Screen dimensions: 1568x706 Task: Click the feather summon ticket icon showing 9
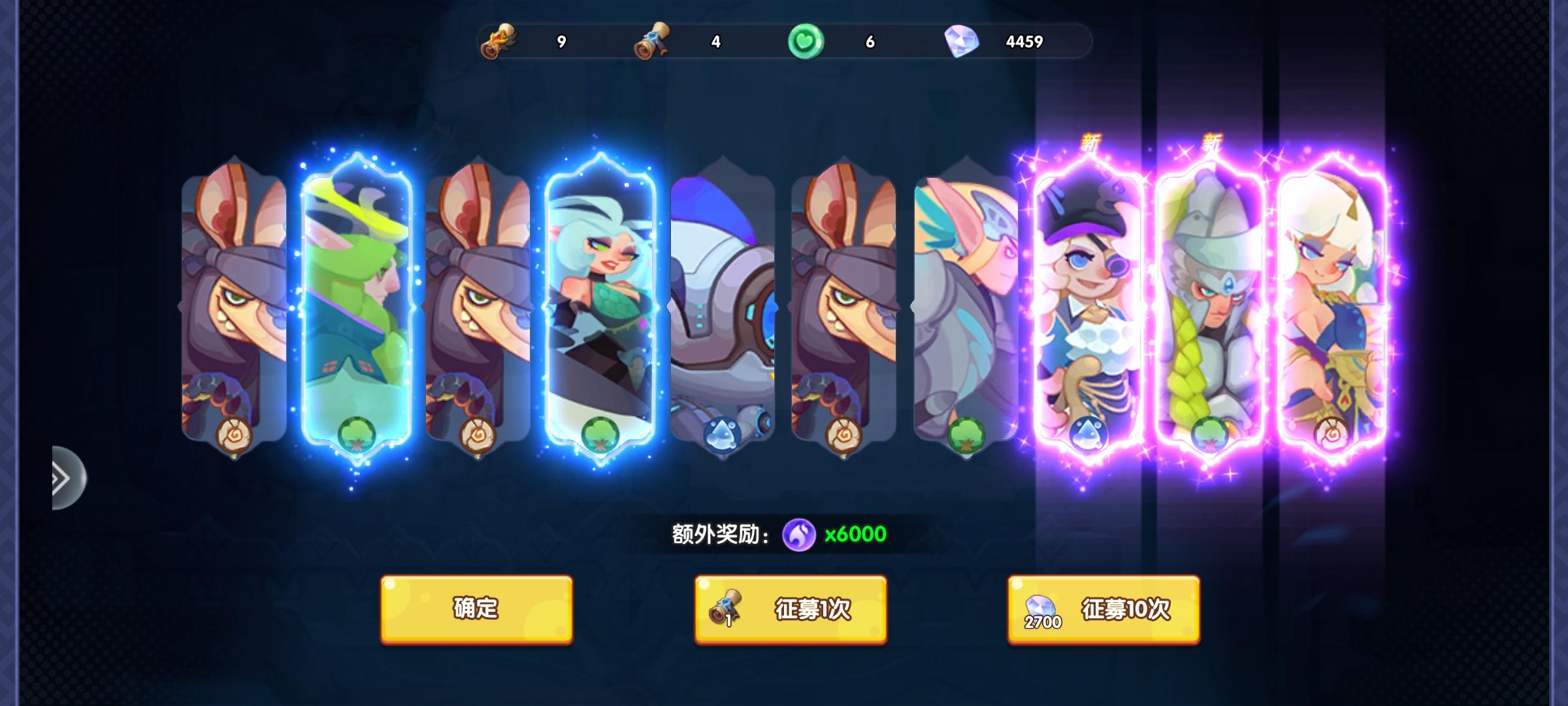pyautogui.click(x=500, y=41)
